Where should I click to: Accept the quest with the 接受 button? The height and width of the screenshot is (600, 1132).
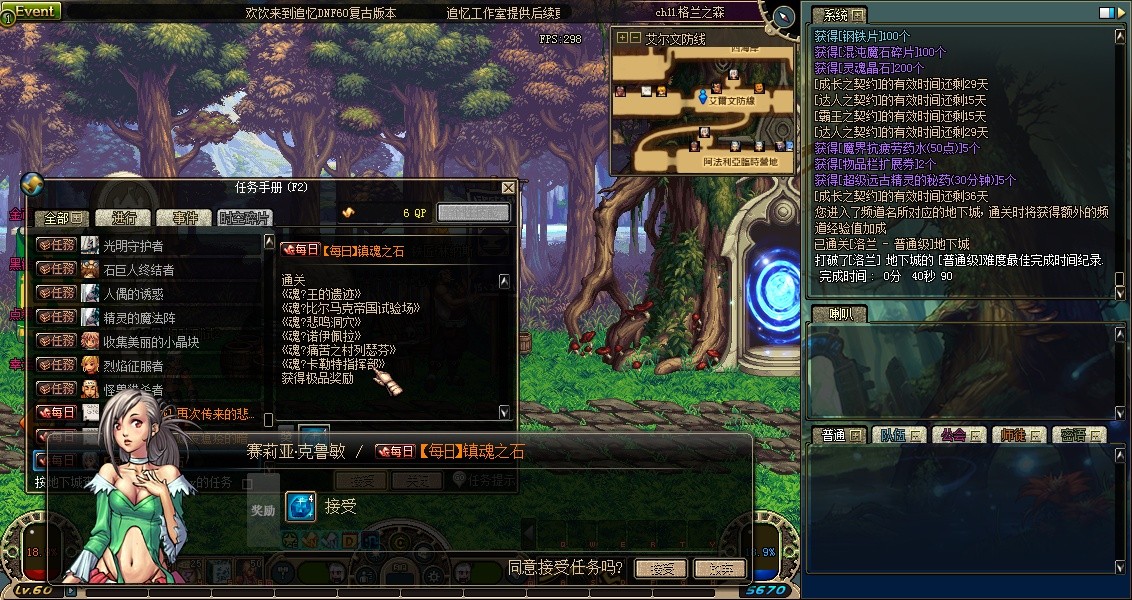[660, 569]
